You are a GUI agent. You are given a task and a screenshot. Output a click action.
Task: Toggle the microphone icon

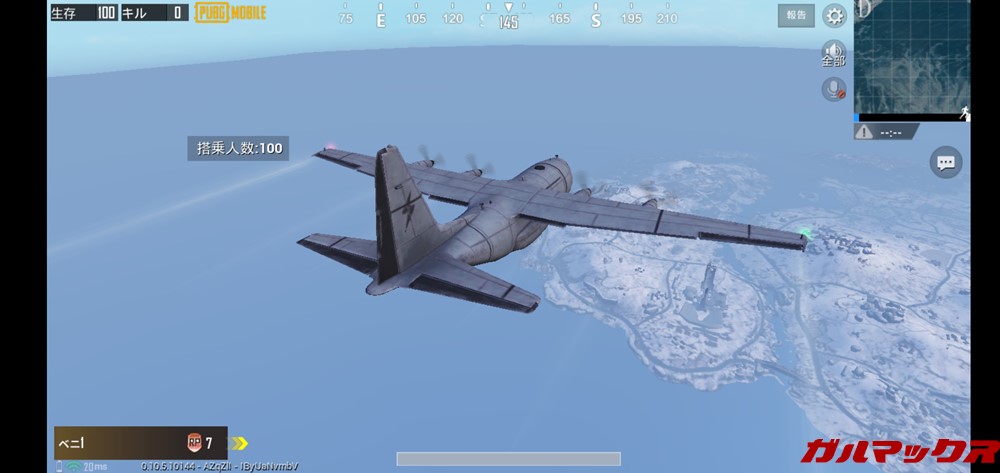point(833,90)
